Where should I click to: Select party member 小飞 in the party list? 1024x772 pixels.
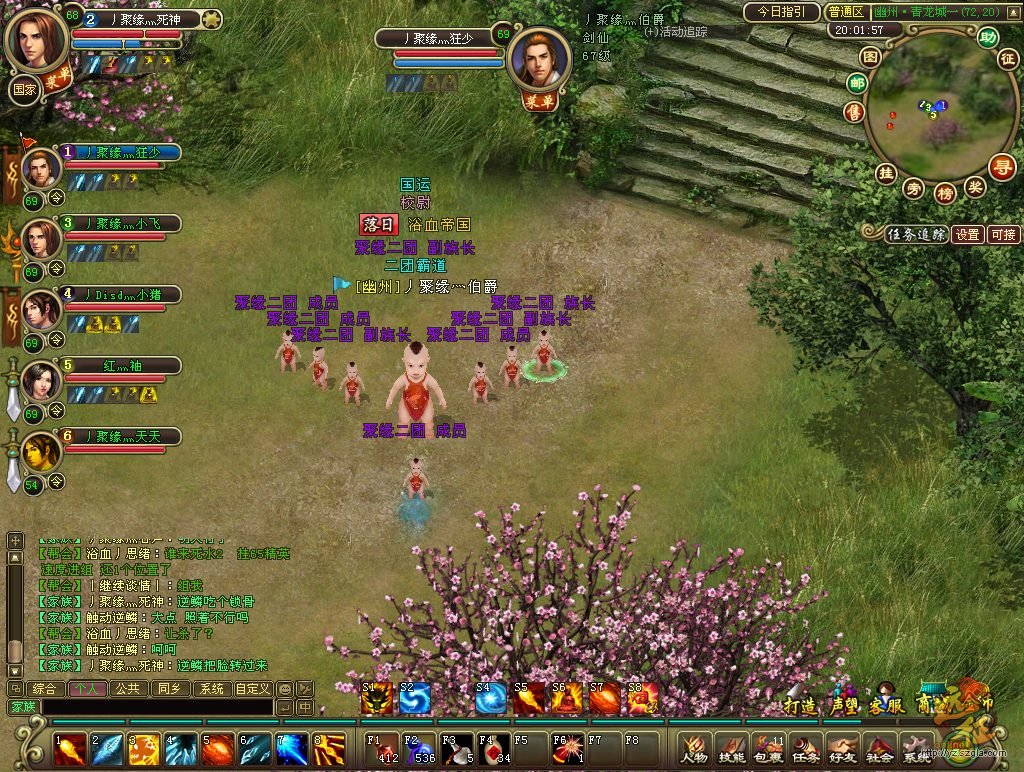(x=124, y=223)
